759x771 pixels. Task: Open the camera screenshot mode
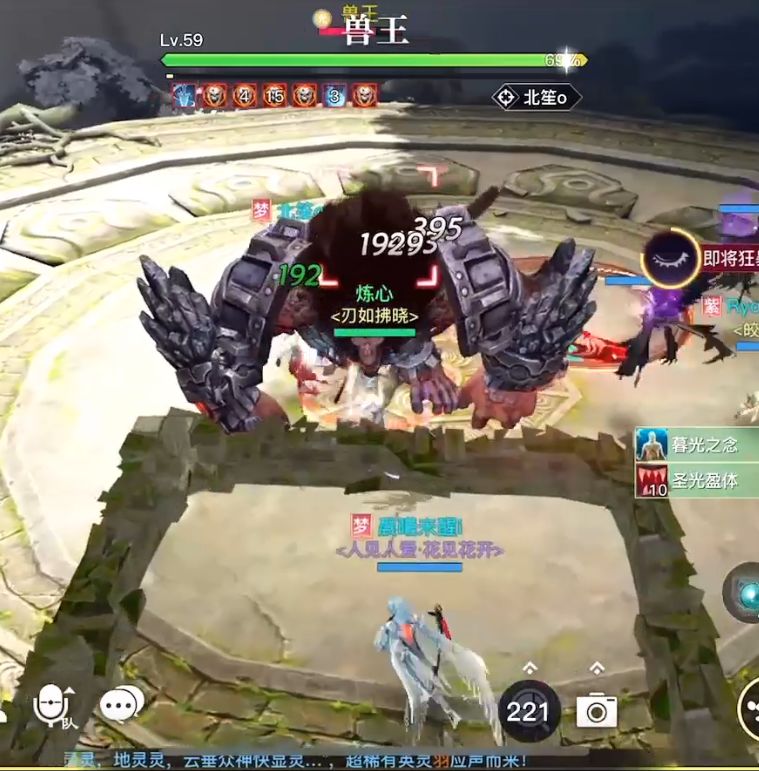tap(596, 710)
